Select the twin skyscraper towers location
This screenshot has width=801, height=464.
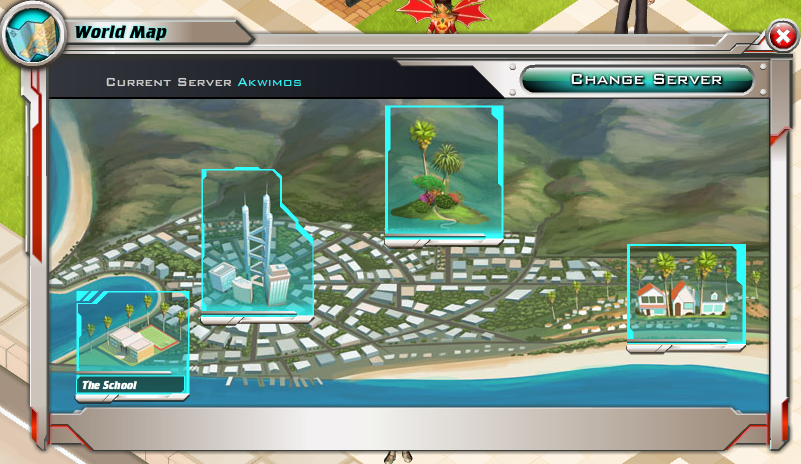point(254,243)
